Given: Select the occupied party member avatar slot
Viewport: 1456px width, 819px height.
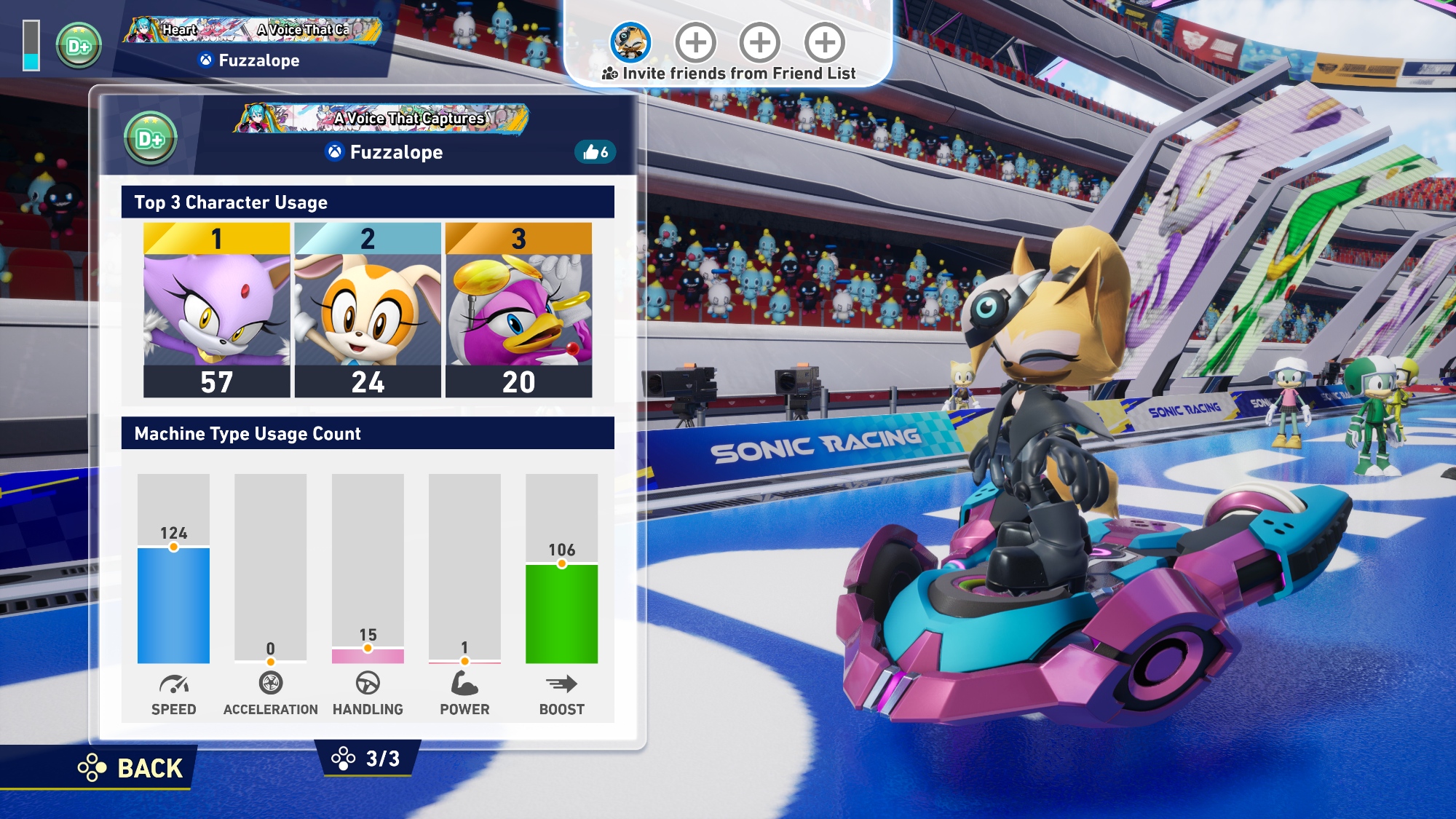Looking at the screenshot, I should (630, 42).
